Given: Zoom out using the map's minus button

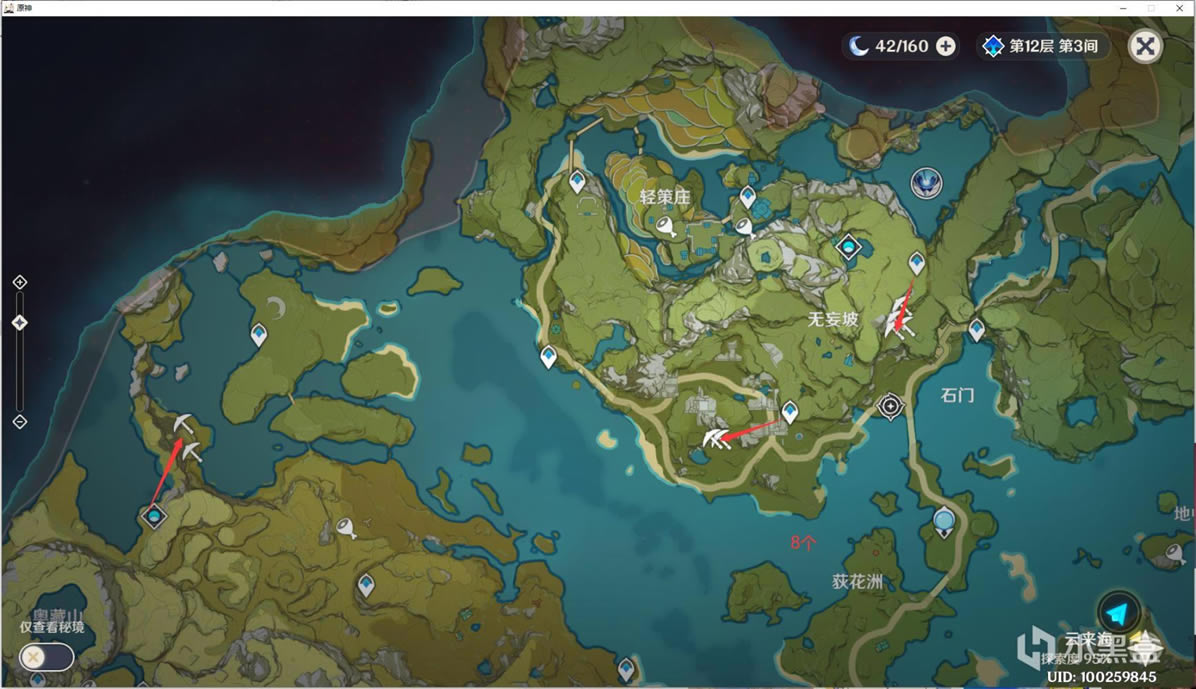Looking at the screenshot, I should tap(19, 421).
